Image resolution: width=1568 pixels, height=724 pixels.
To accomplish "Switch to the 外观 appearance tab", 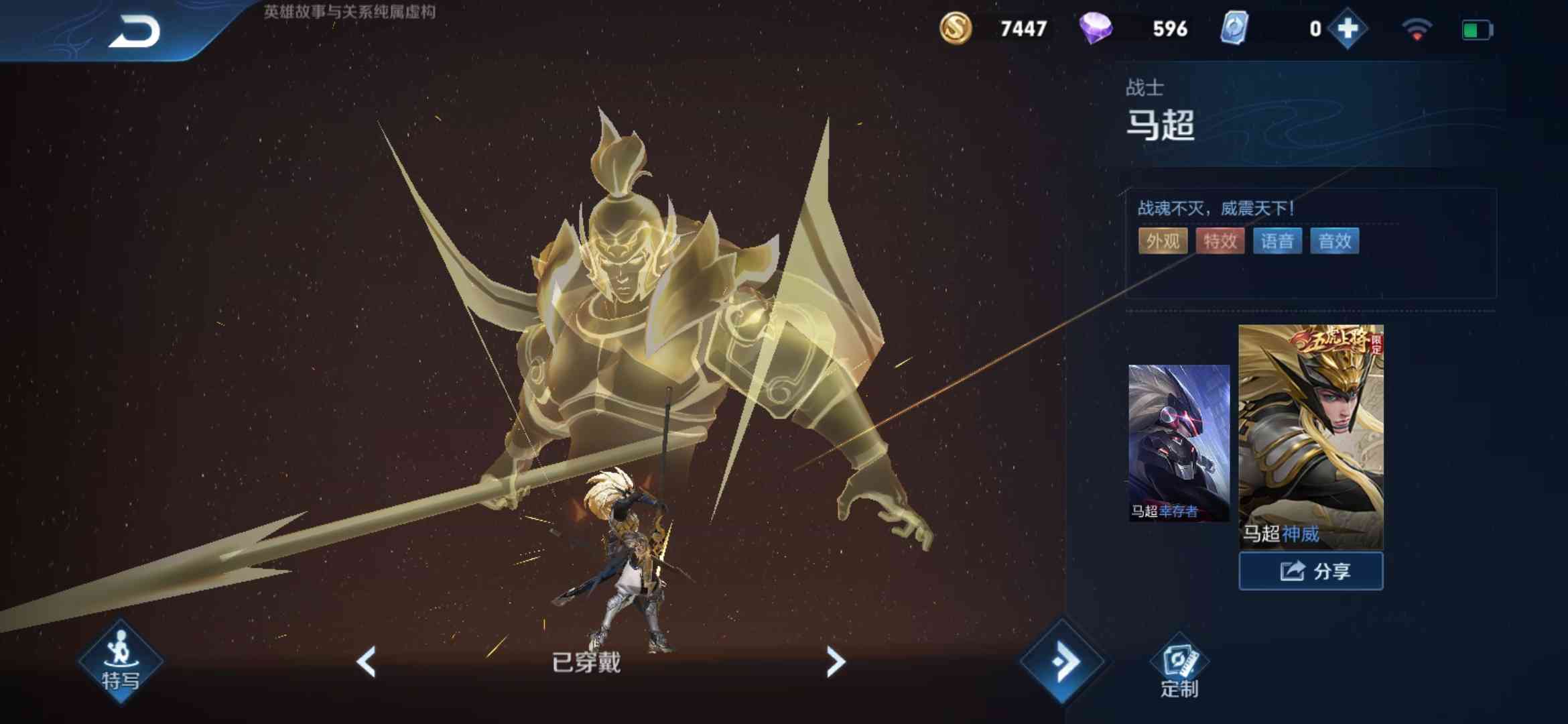I will point(1163,241).
